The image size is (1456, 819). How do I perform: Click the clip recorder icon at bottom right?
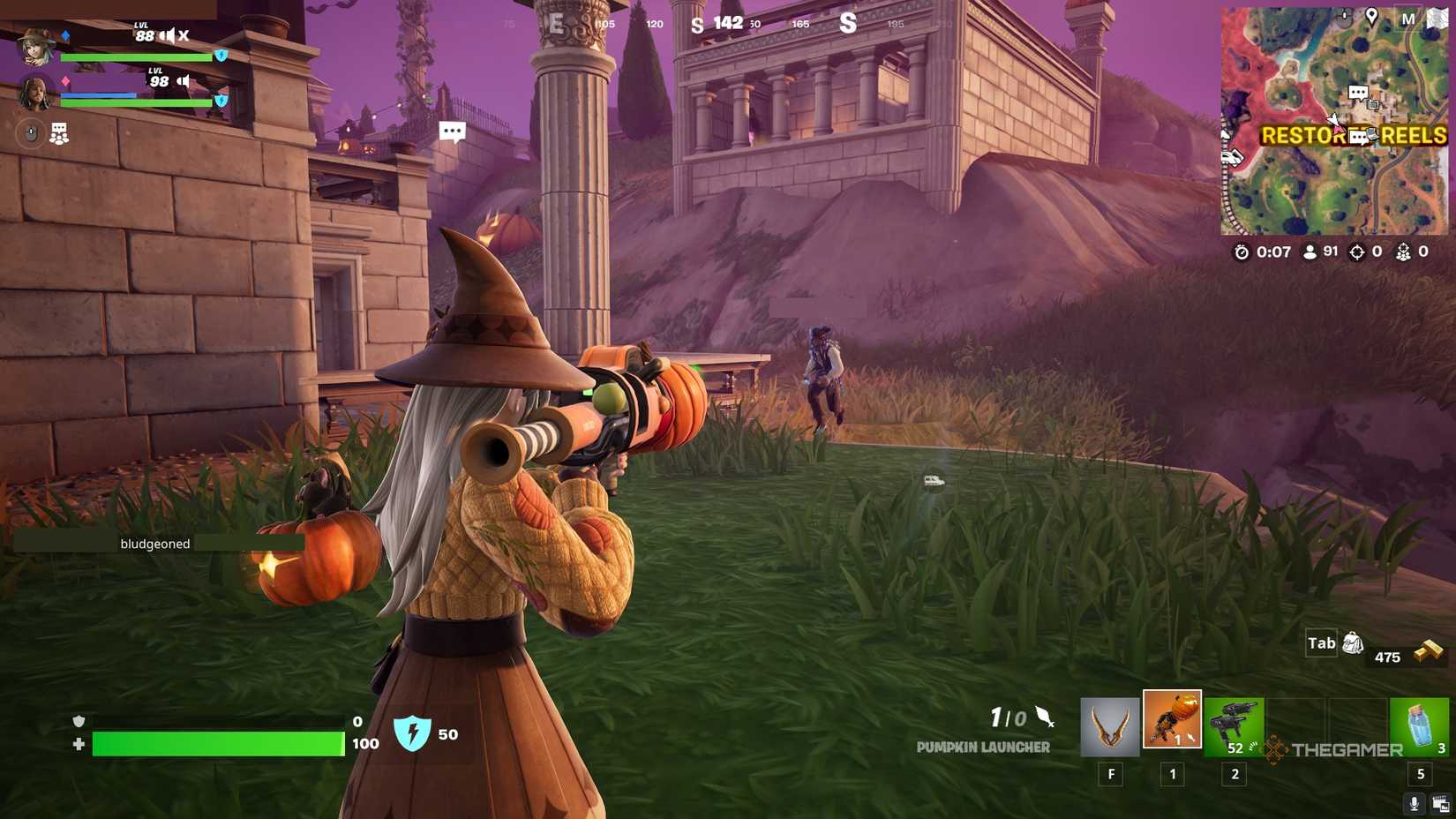tap(1442, 802)
